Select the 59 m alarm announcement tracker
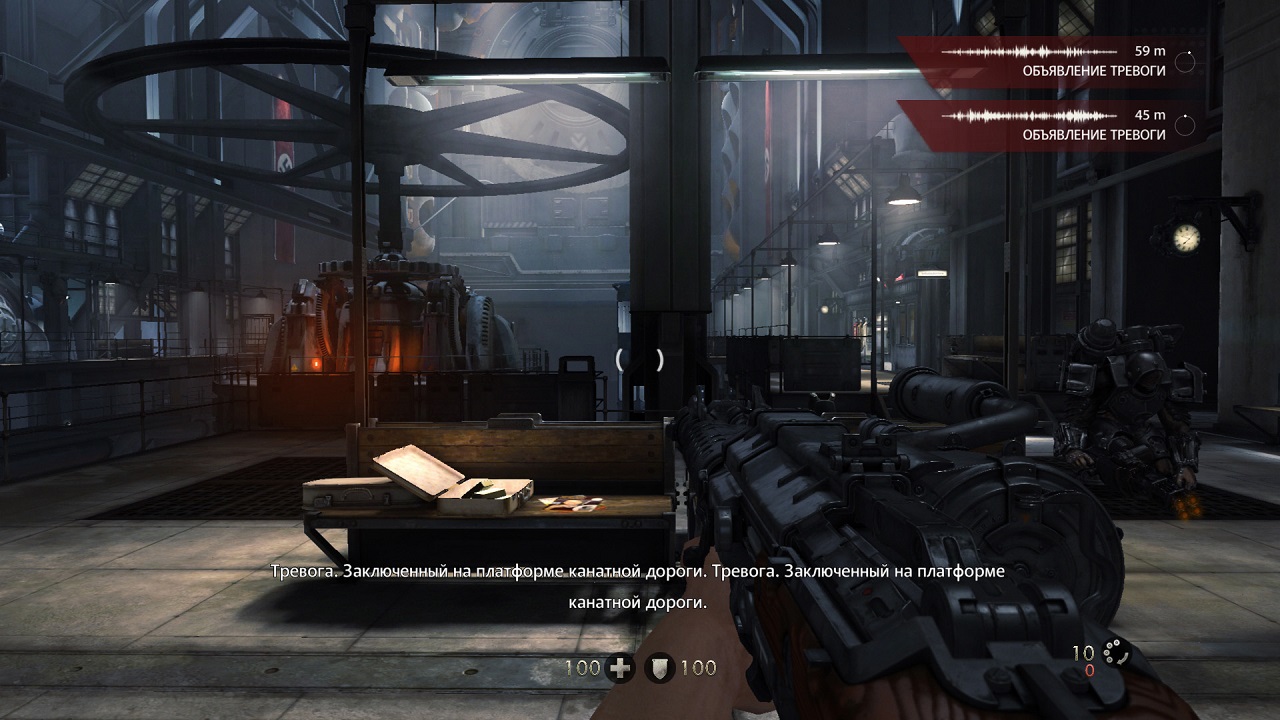Viewport: 1280px width, 720px height. pyautogui.click(x=1052, y=61)
